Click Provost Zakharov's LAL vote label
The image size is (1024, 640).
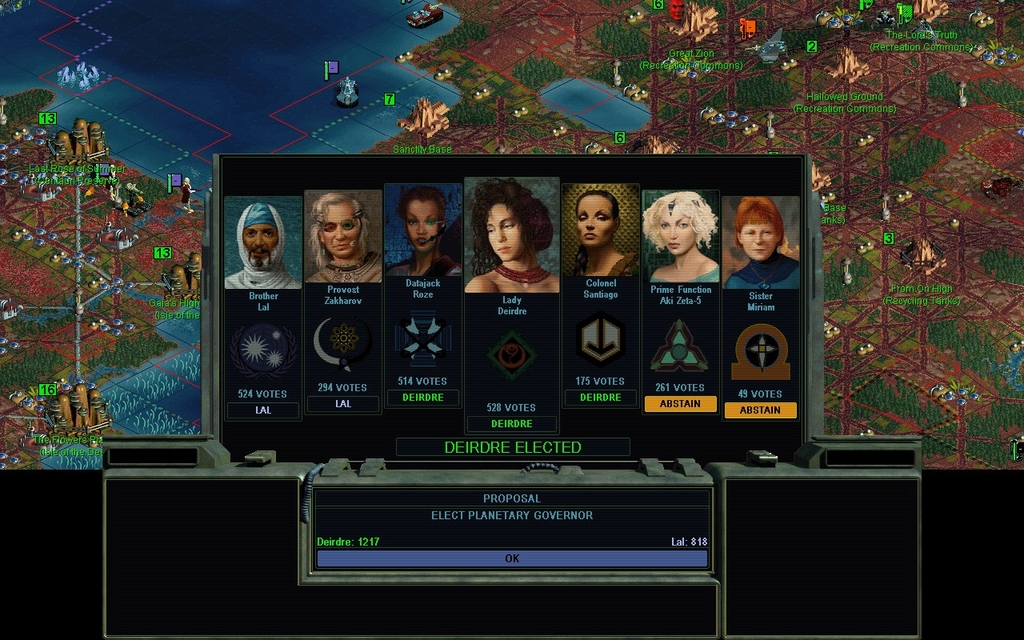[343, 404]
